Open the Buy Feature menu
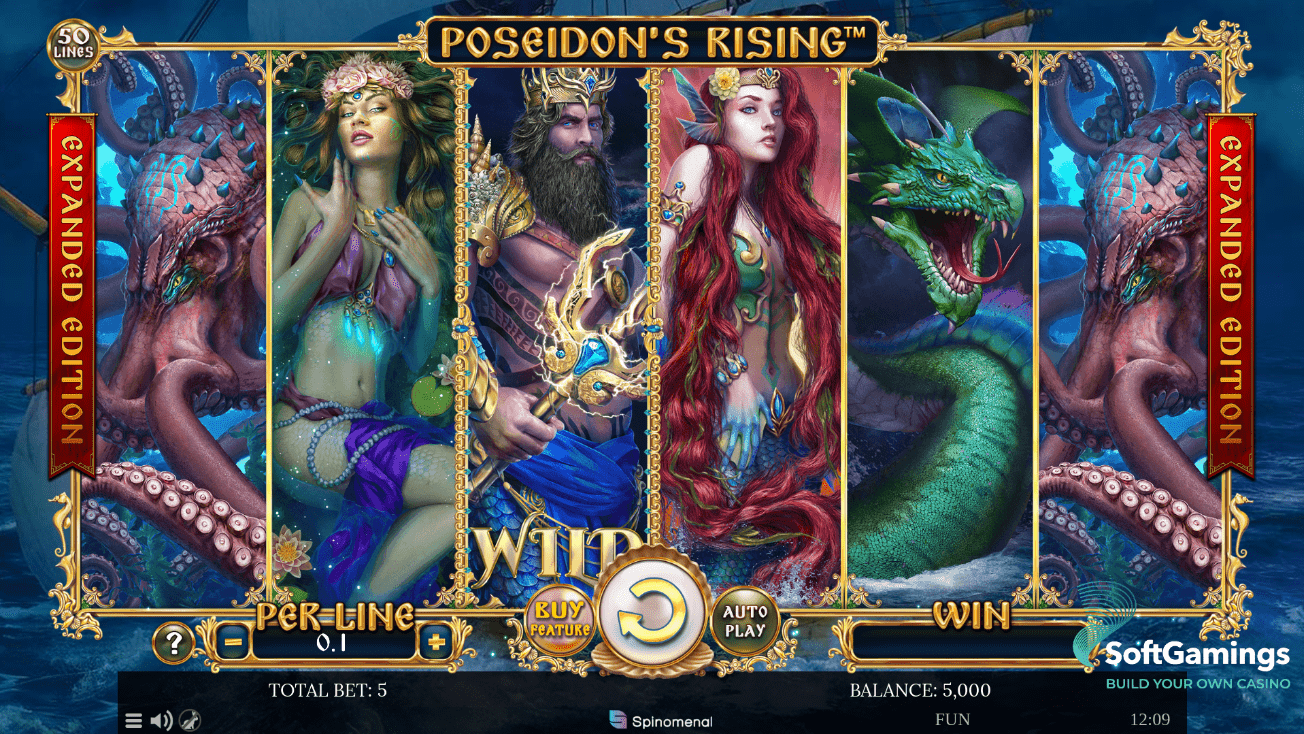The width and height of the screenshot is (1304, 734). [x=558, y=620]
